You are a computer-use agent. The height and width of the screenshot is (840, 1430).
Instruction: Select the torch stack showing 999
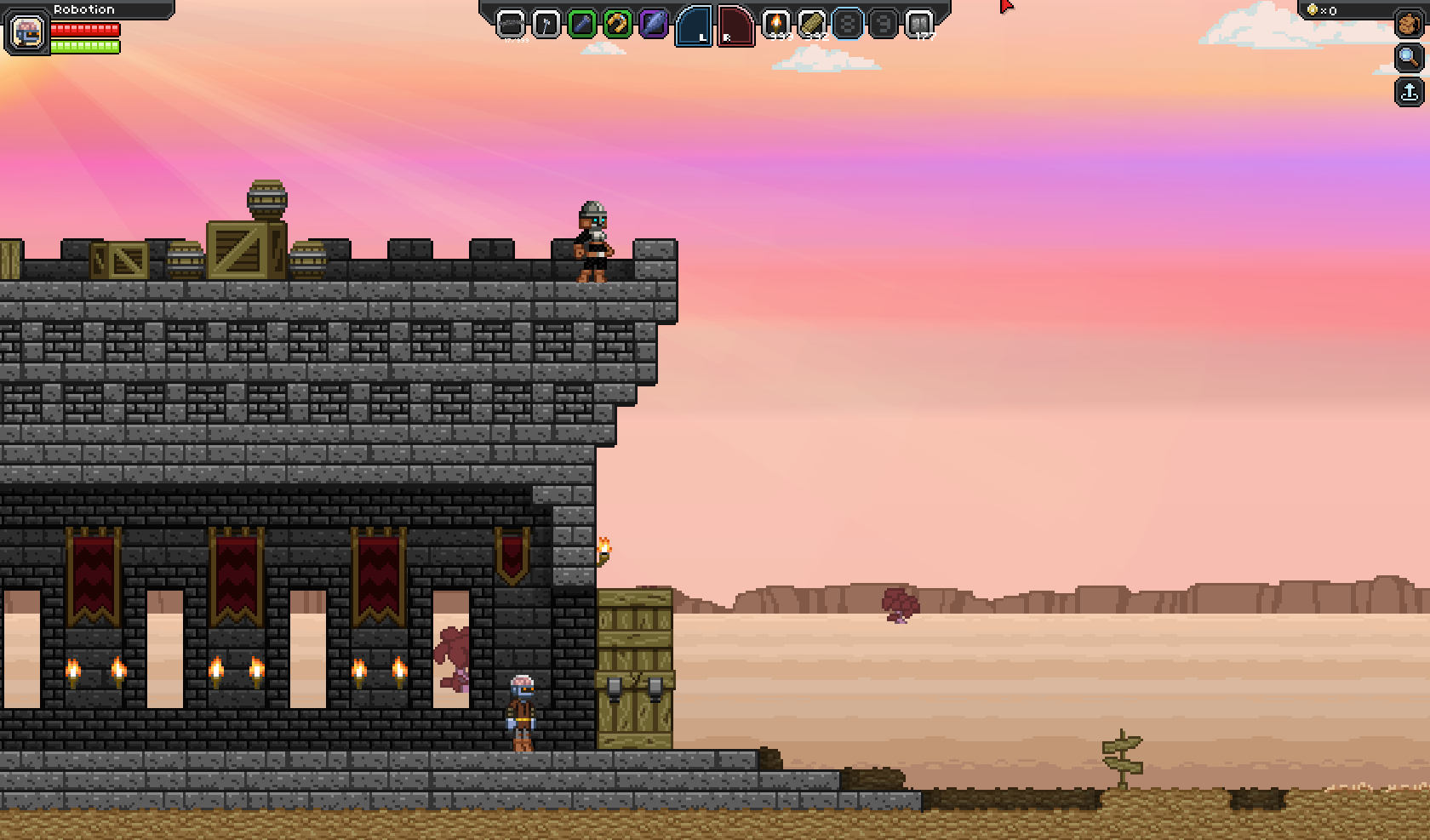click(777, 26)
